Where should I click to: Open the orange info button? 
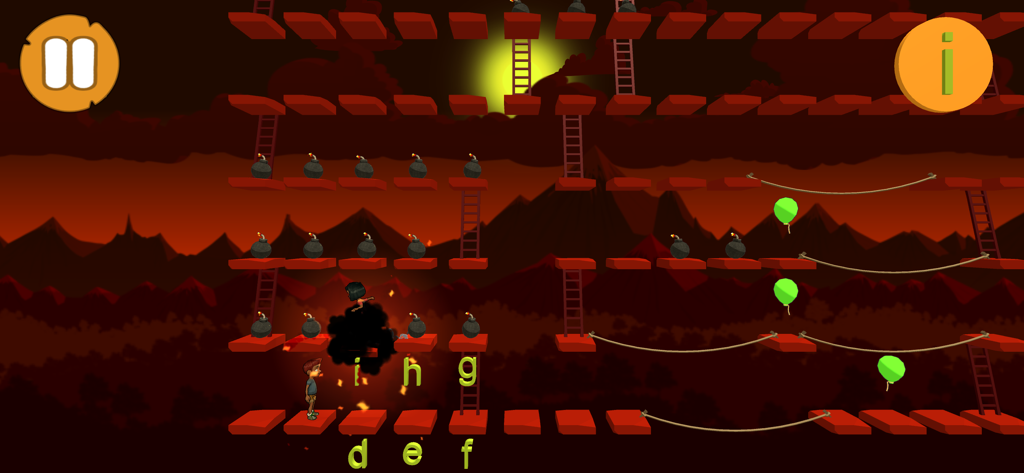pos(943,64)
